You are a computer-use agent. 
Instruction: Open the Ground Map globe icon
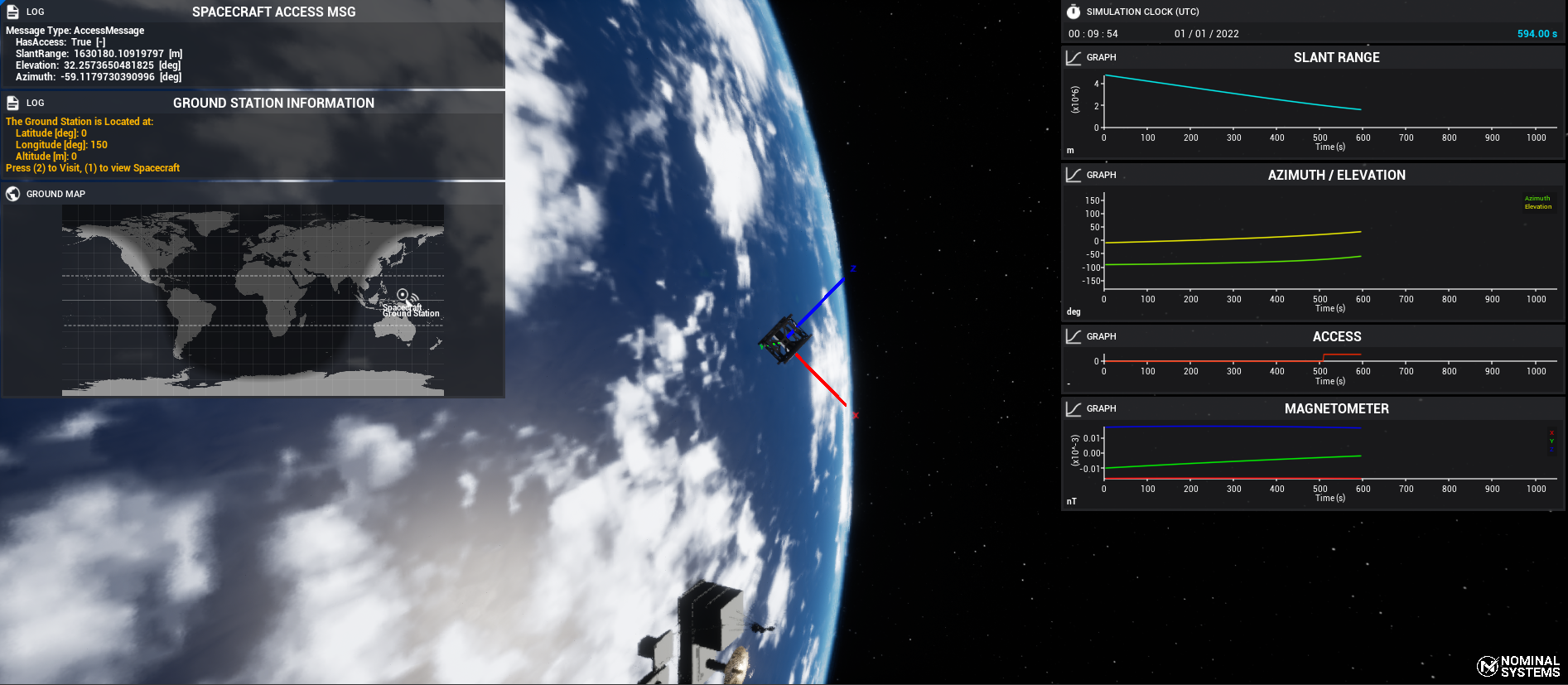pos(12,194)
